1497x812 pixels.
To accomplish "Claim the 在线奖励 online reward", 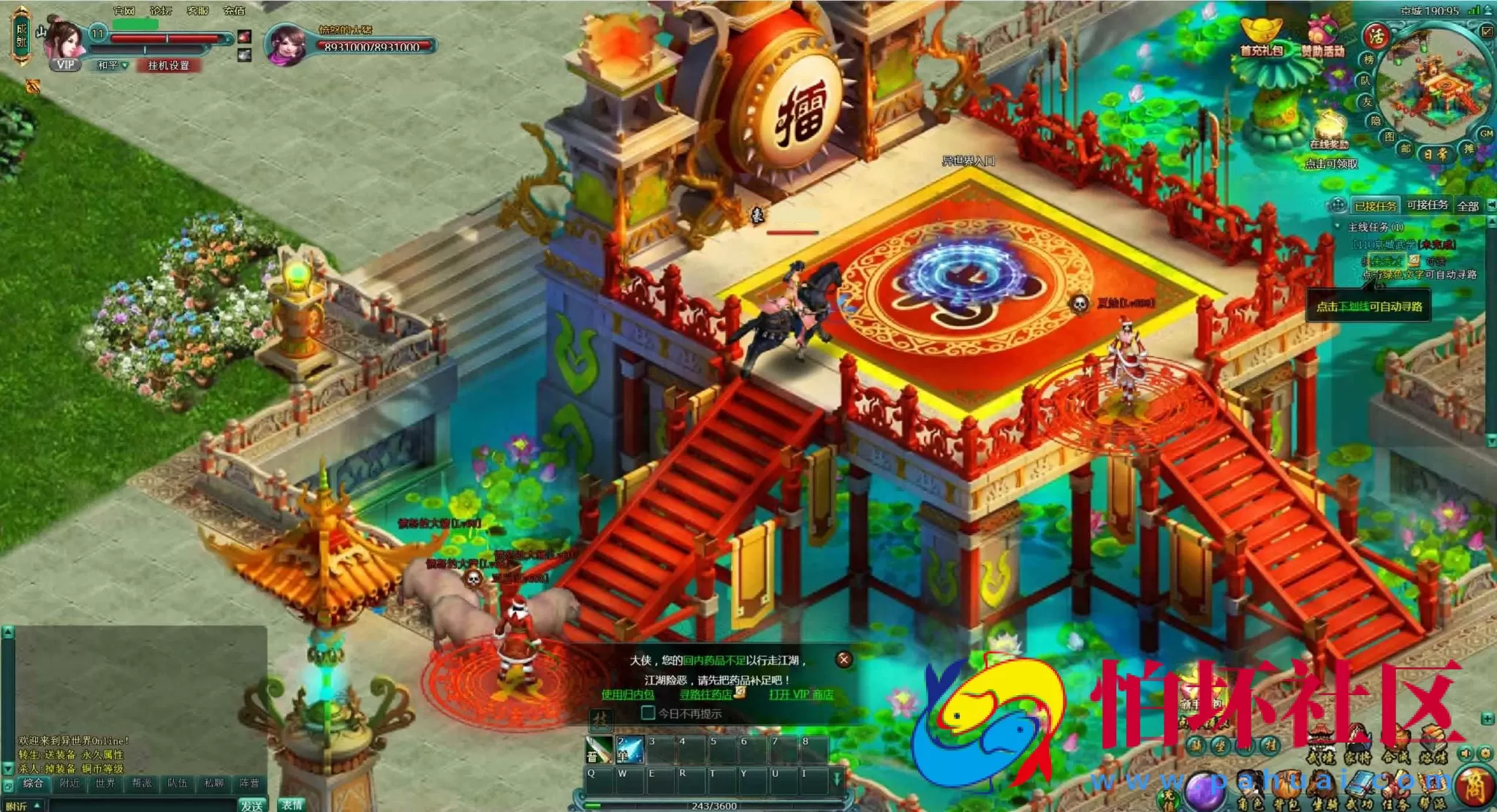I will 1330,132.
